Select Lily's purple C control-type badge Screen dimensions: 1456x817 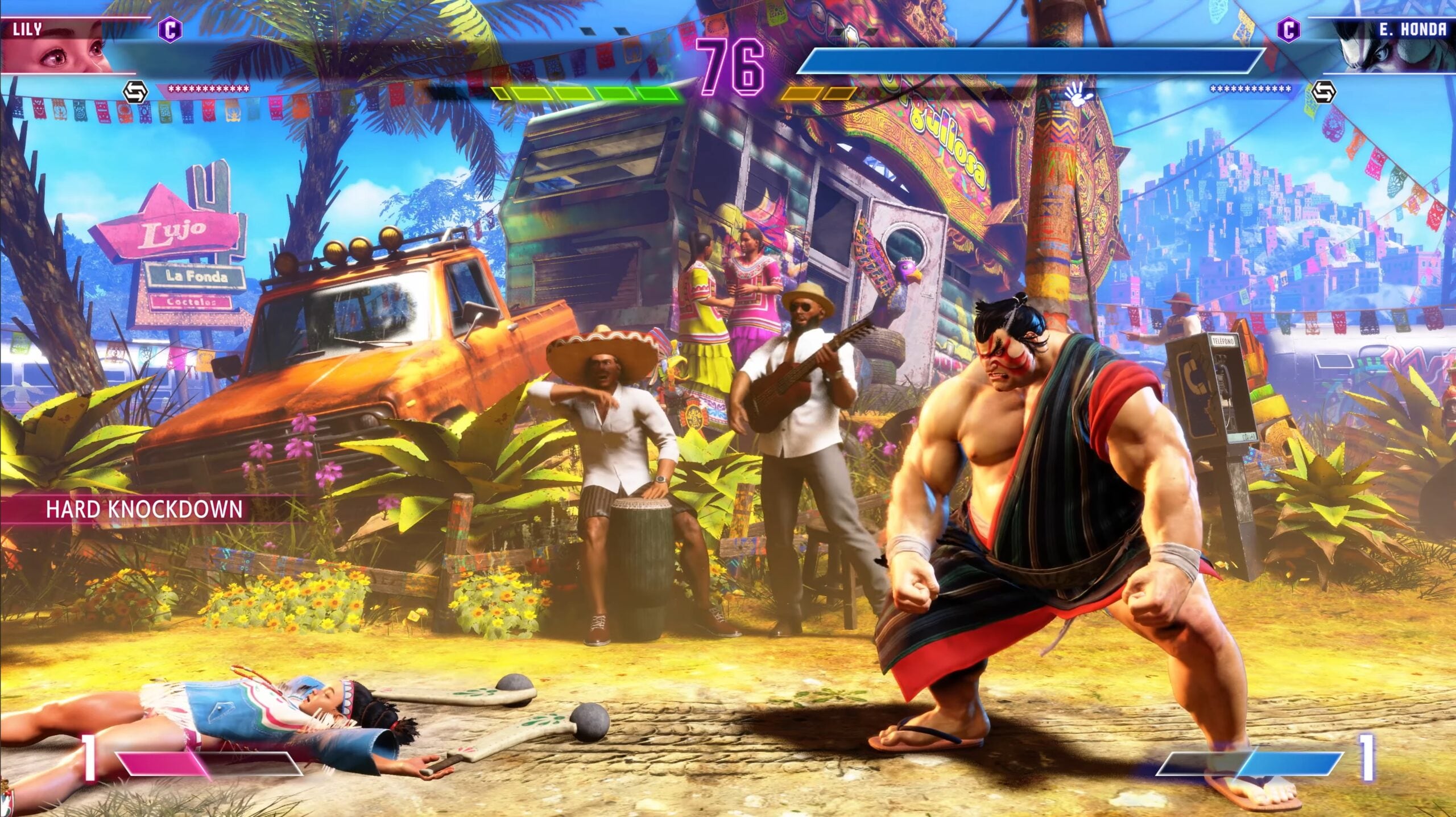point(169,29)
